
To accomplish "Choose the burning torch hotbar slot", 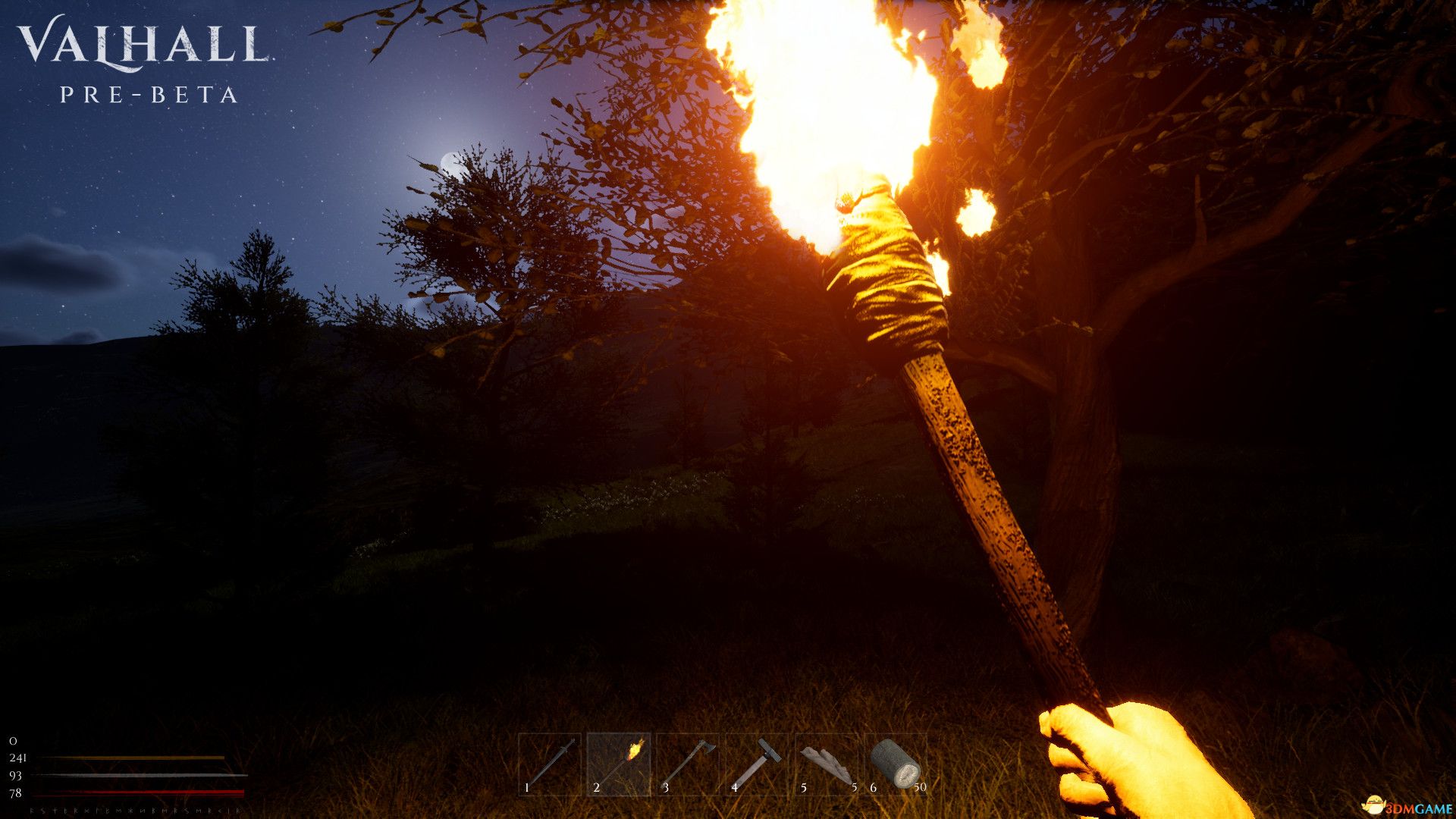I will [x=619, y=764].
